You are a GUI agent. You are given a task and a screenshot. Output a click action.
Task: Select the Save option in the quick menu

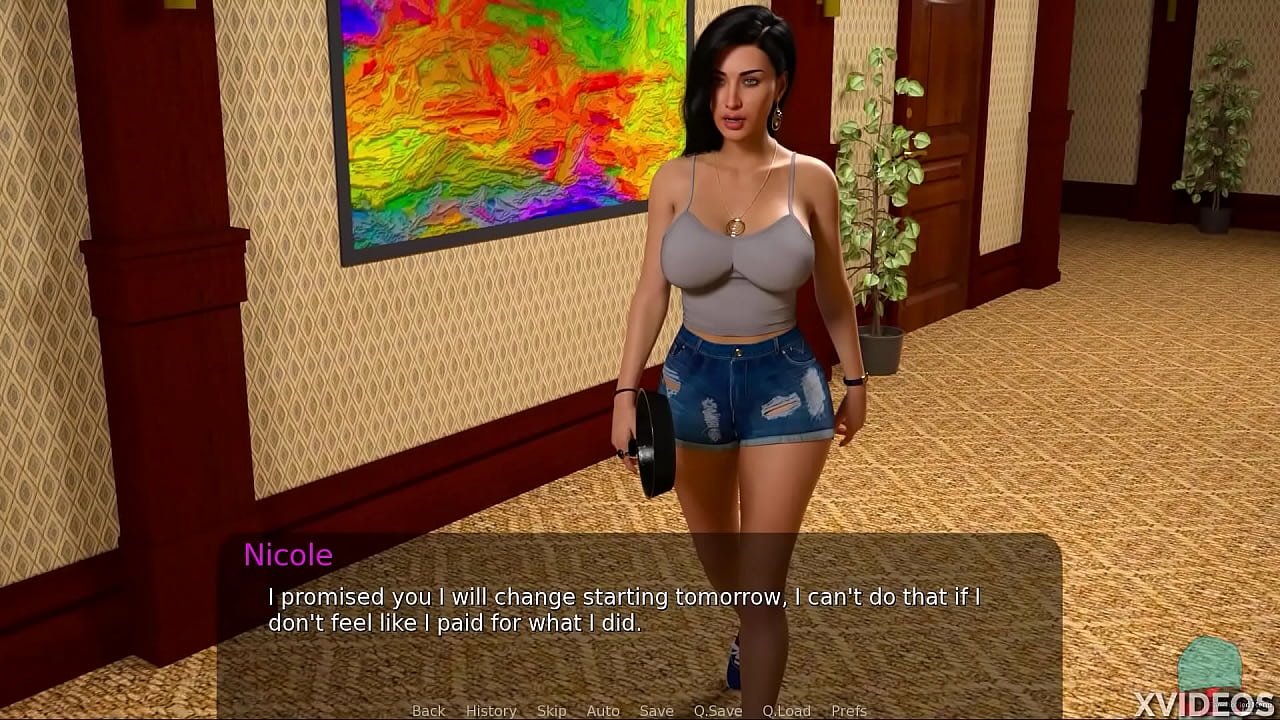[656, 710]
